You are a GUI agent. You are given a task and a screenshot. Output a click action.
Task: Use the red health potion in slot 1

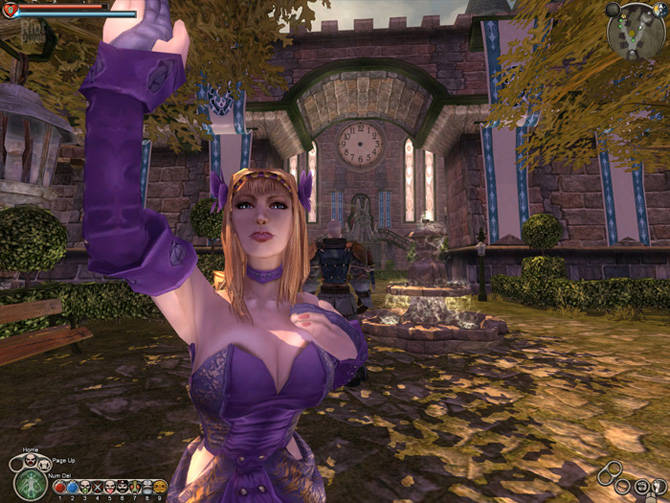[x=60, y=487]
